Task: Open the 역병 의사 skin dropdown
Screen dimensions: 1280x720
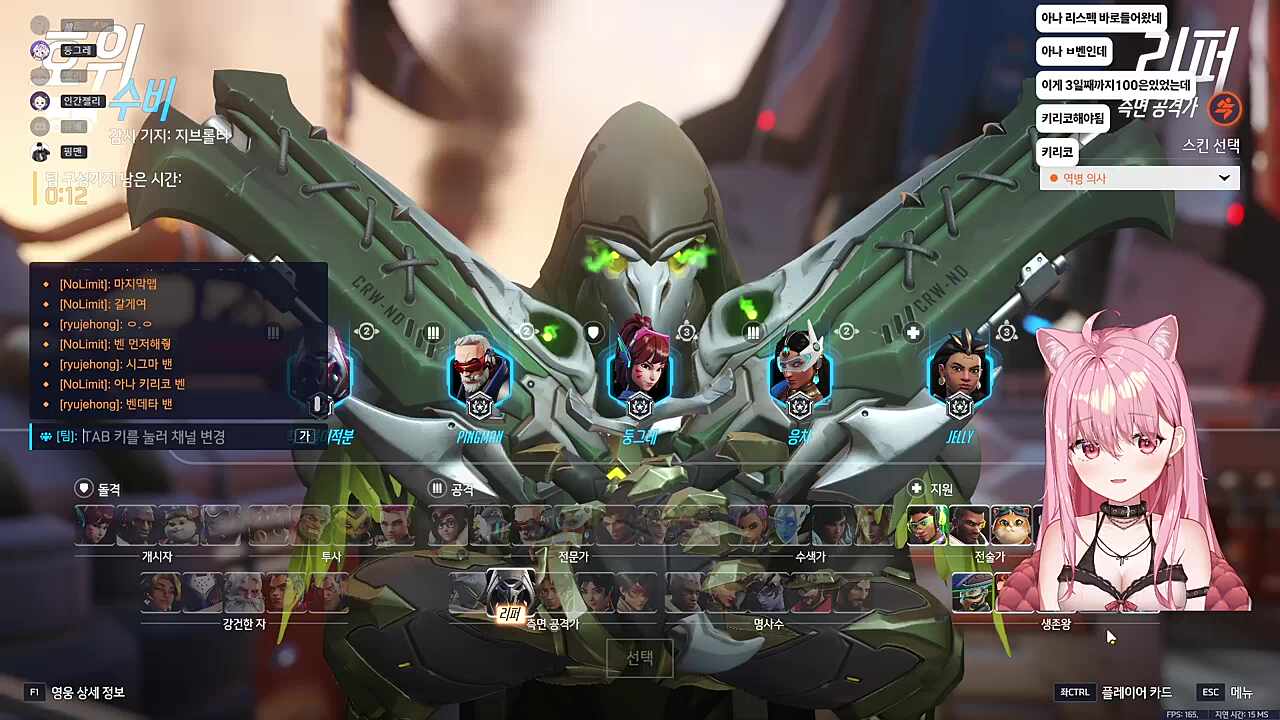Action: pyautogui.click(x=1139, y=178)
